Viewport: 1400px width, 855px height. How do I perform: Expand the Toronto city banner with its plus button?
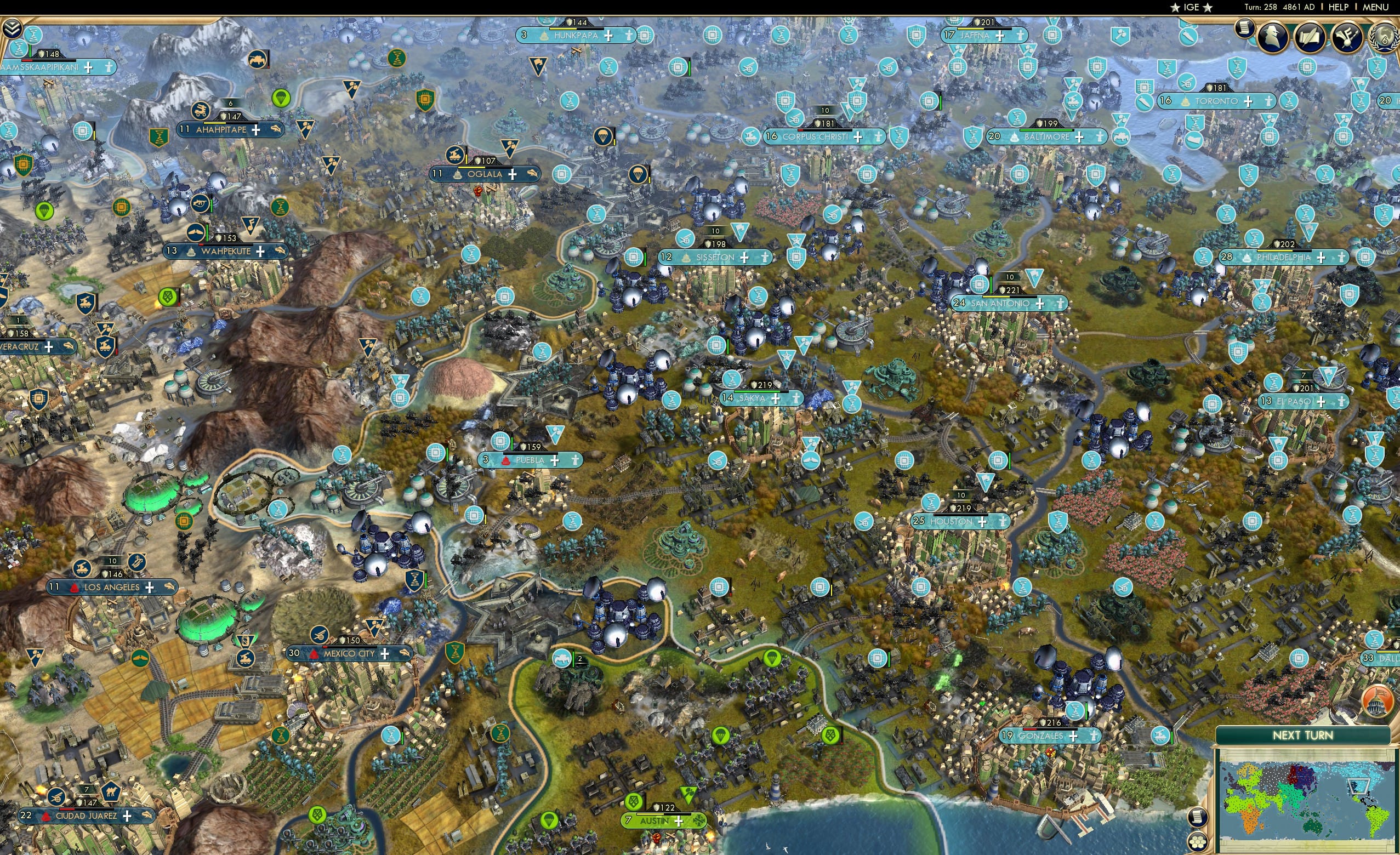1248,102
